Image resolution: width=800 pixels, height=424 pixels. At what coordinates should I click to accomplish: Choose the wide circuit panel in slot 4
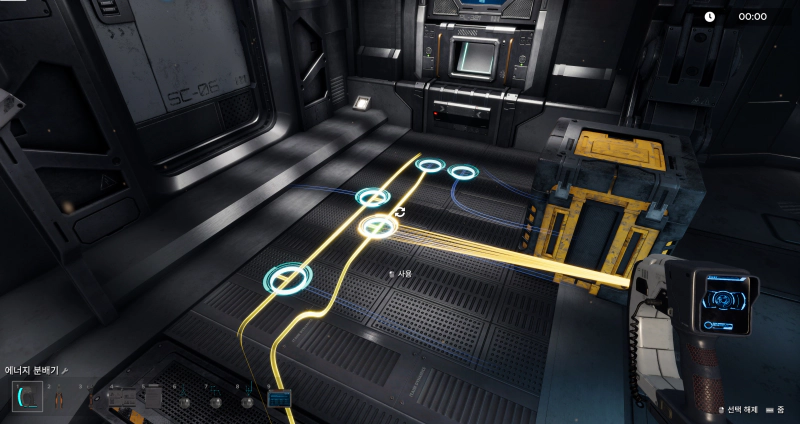click(x=121, y=398)
